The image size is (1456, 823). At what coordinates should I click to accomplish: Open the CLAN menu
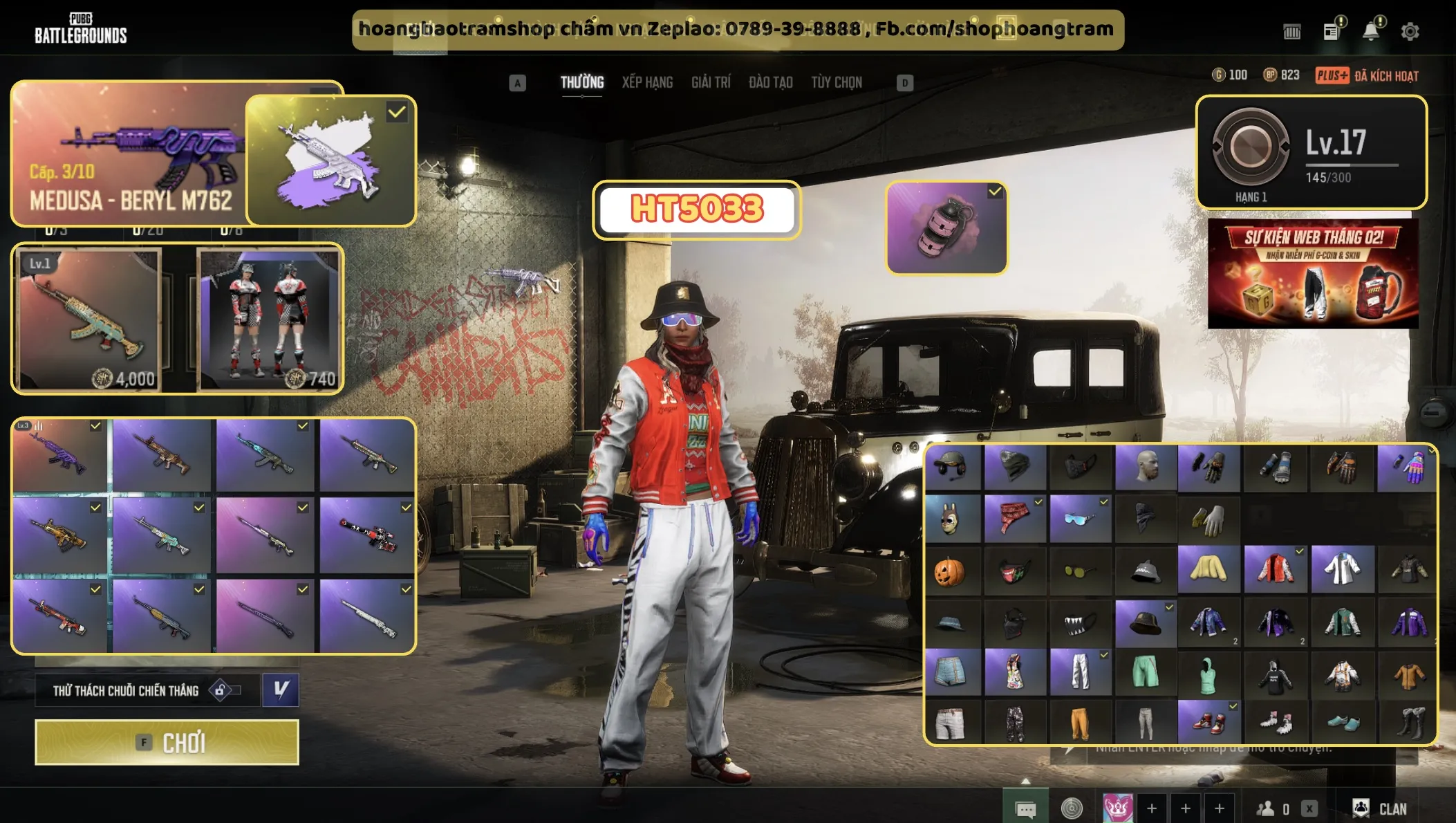1381,808
